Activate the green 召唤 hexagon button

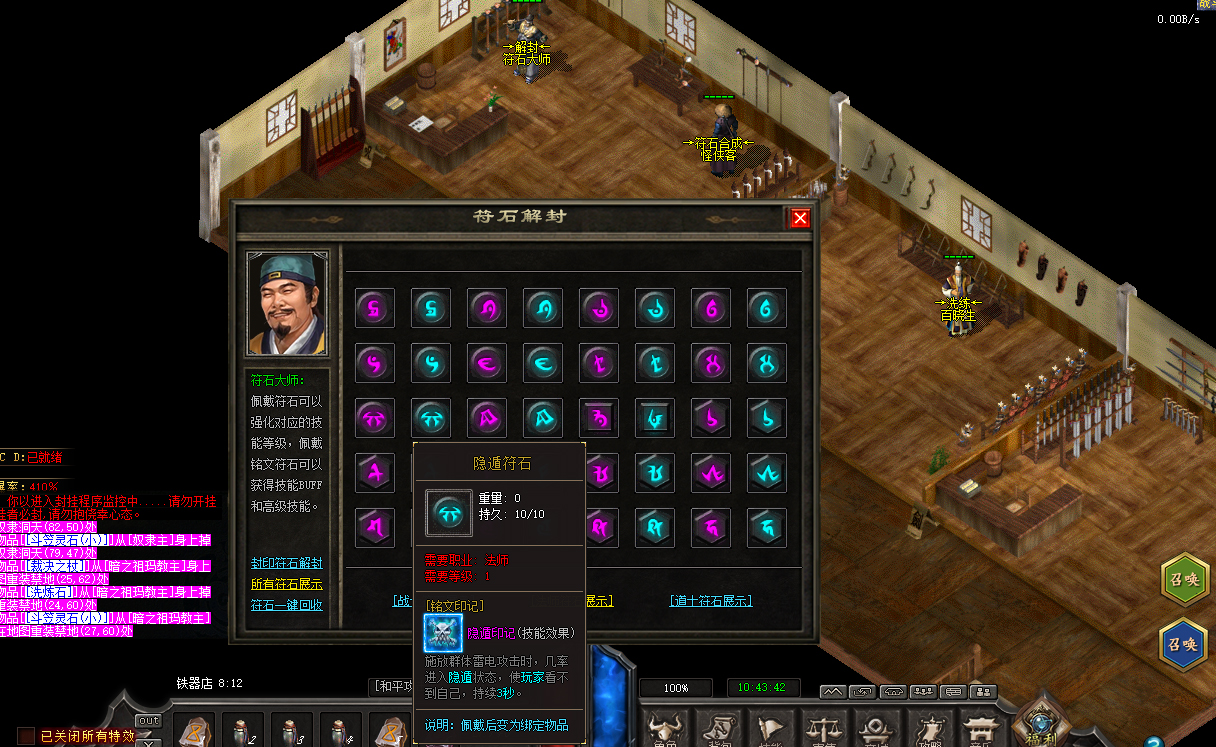point(1183,578)
